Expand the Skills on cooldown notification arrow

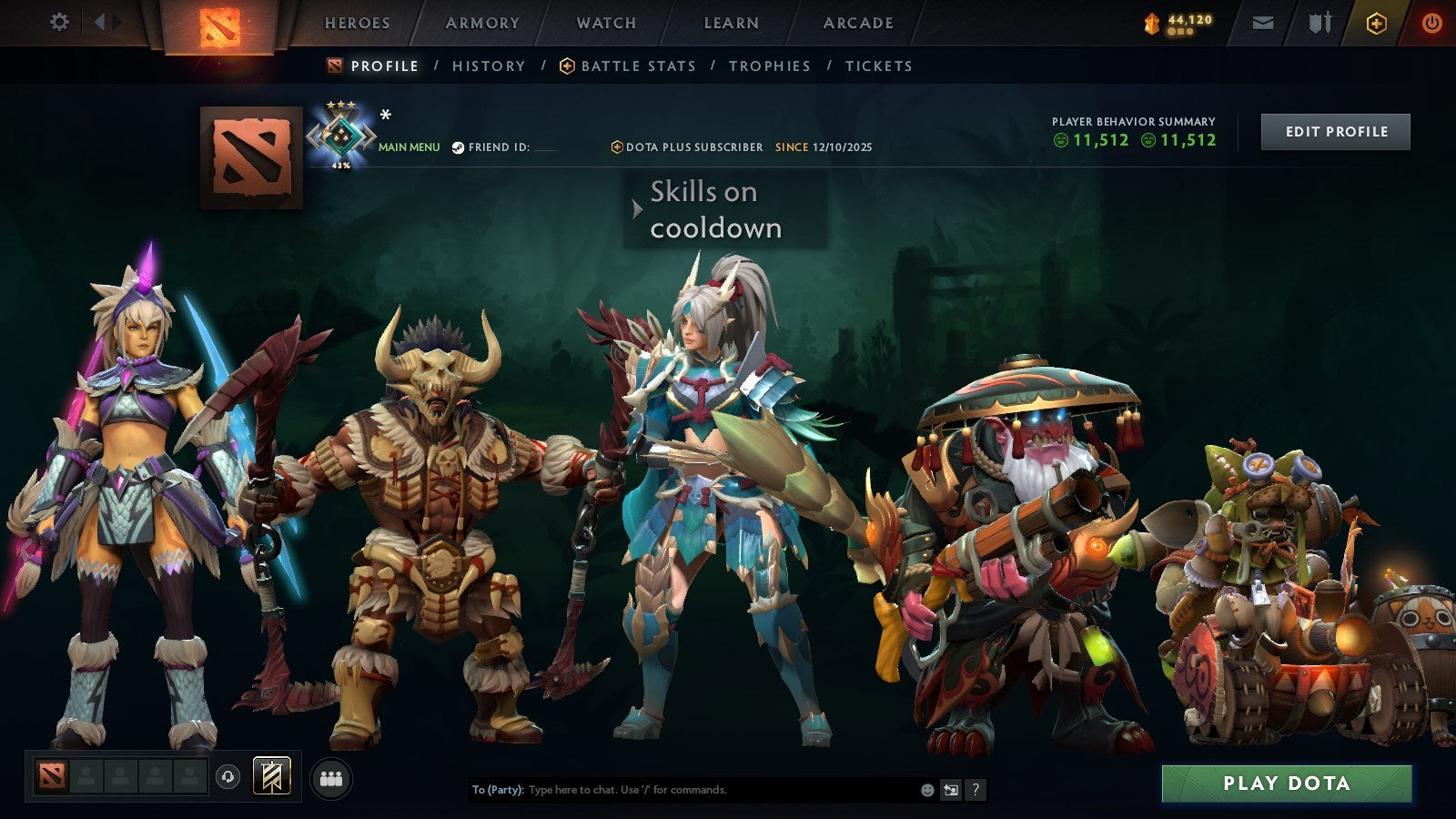636,207
